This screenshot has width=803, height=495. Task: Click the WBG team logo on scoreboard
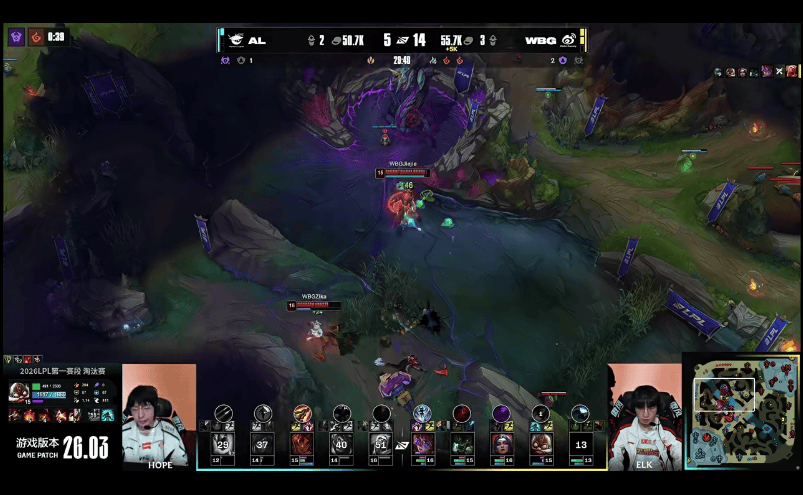568,41
